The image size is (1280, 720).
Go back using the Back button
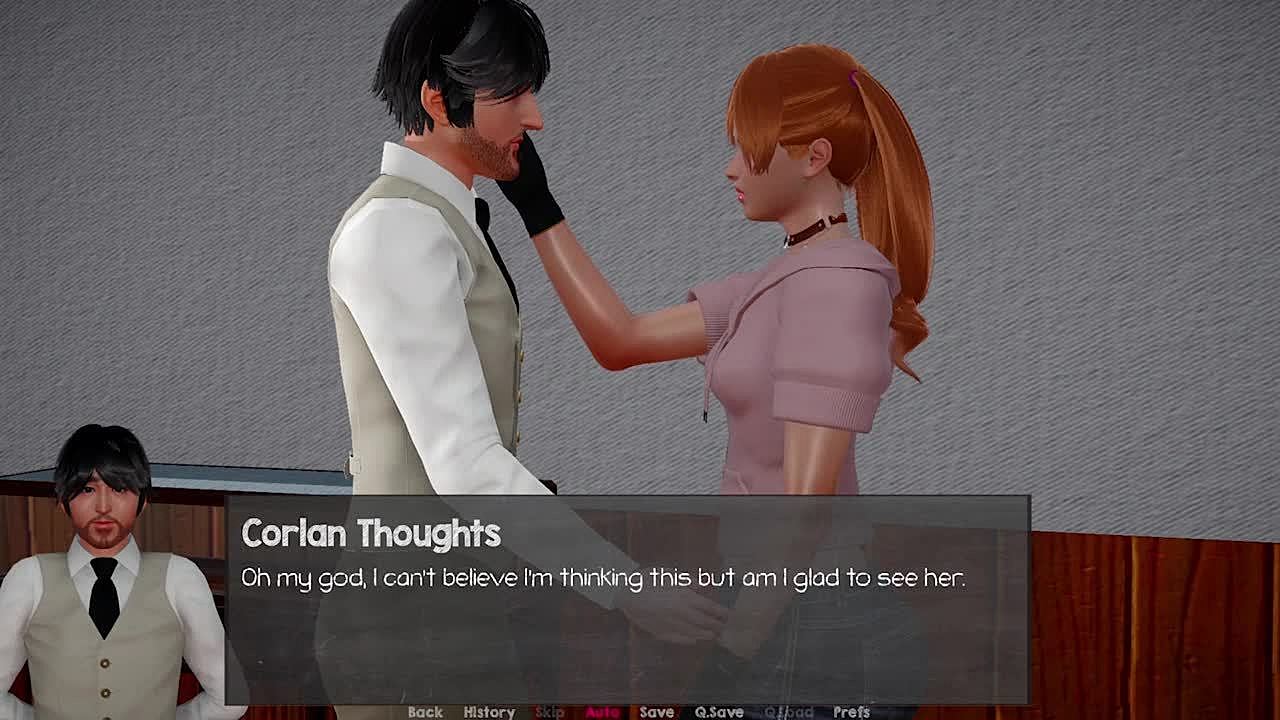425,712
